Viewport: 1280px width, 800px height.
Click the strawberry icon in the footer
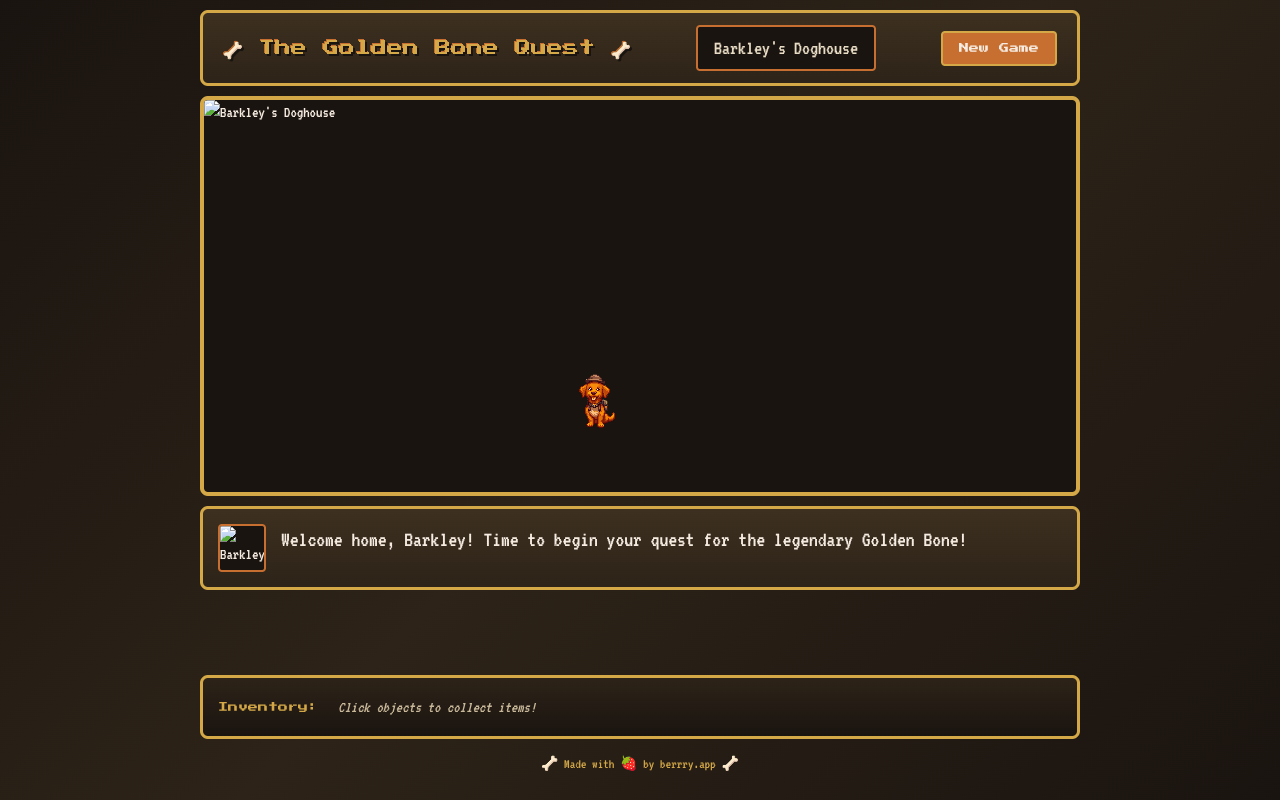pos(627,763)
